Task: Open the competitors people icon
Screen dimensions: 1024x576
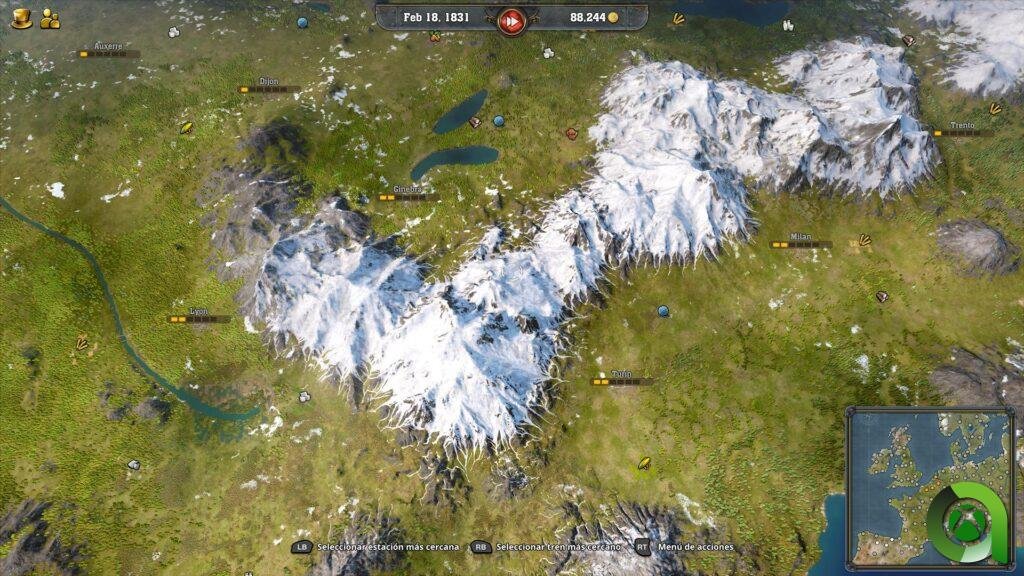Action: [50, 18]
